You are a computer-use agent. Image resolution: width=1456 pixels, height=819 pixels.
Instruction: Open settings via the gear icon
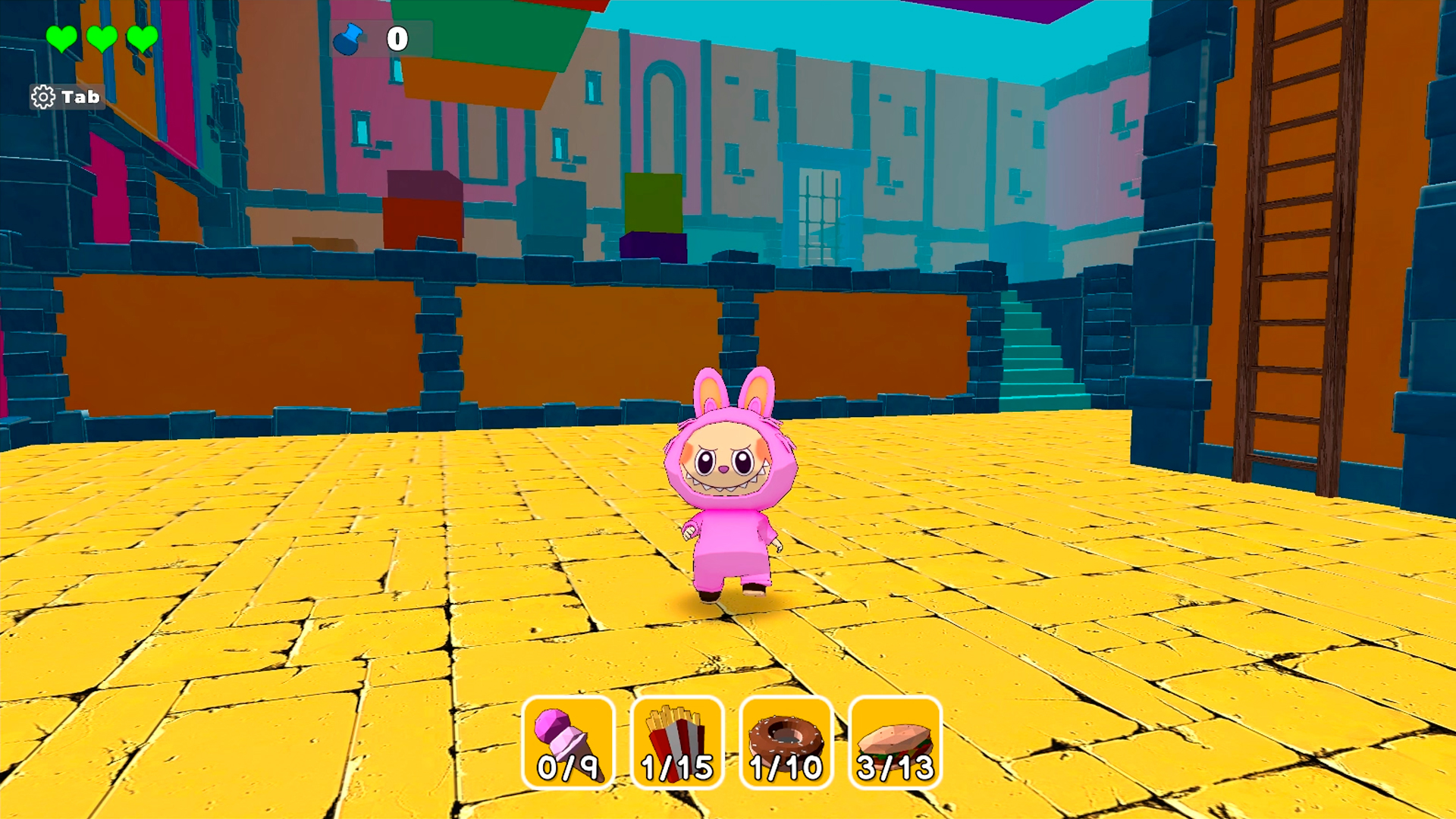[43, 97]
